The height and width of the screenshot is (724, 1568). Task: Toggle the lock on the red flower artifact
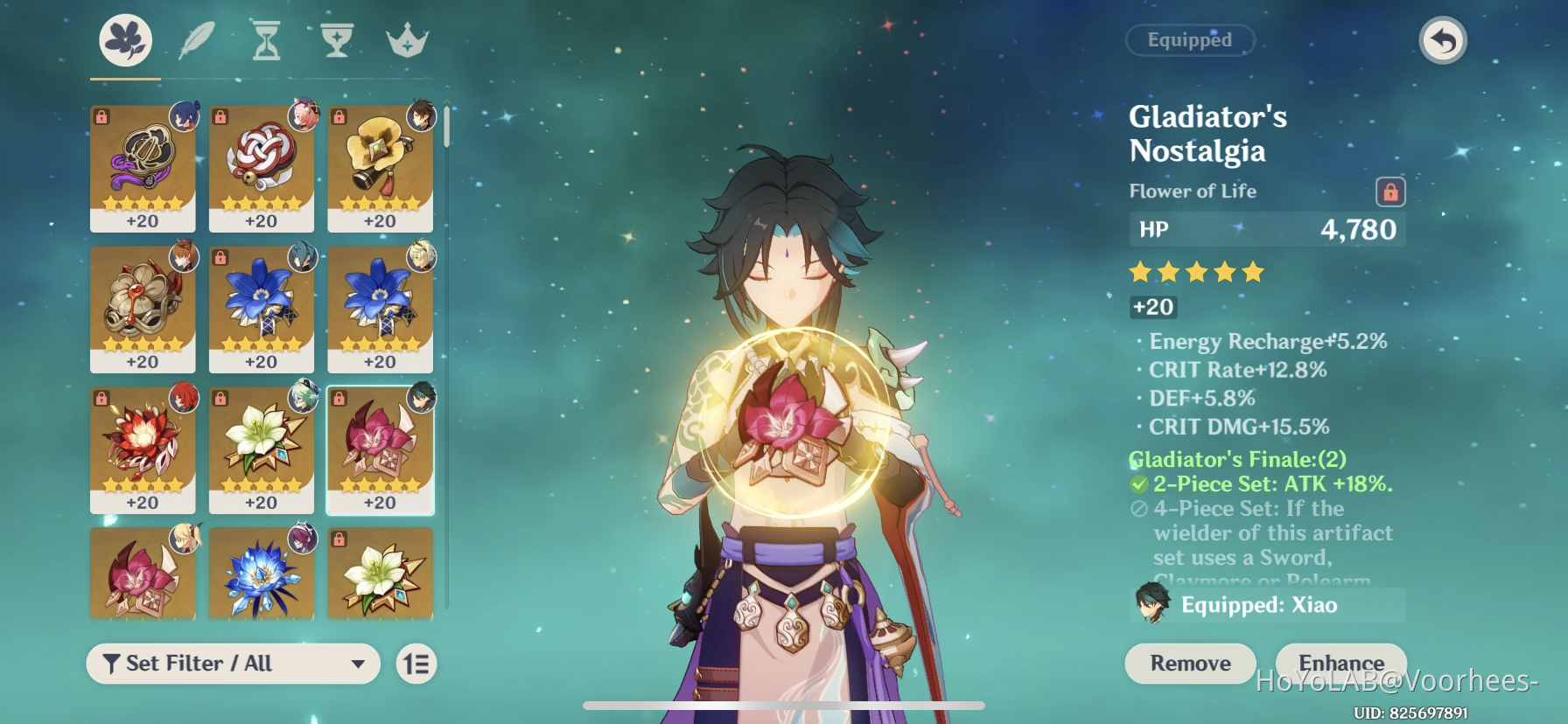click(x=101, y=398)
